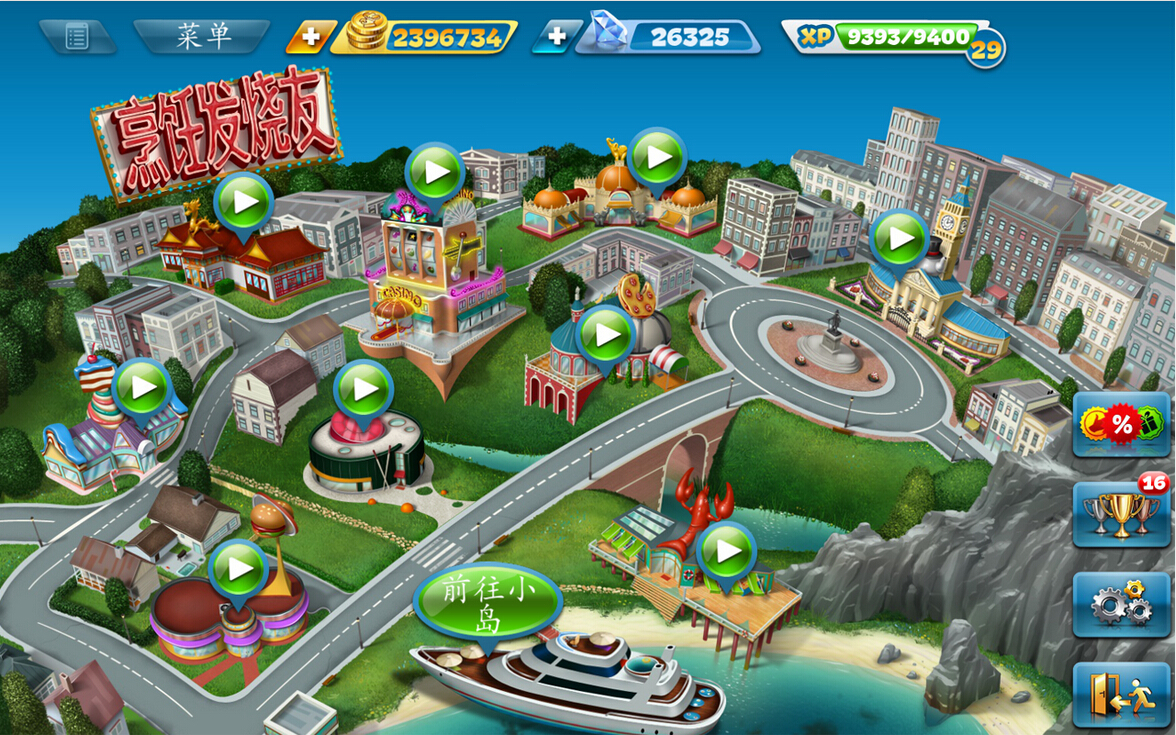Play the lobster seafood restaurant

click(727, 551)
